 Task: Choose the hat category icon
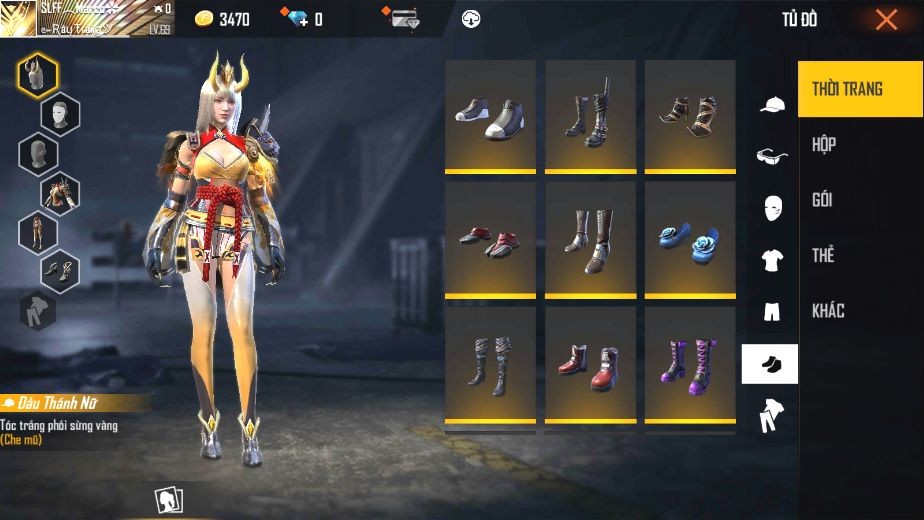pos(771,104)
